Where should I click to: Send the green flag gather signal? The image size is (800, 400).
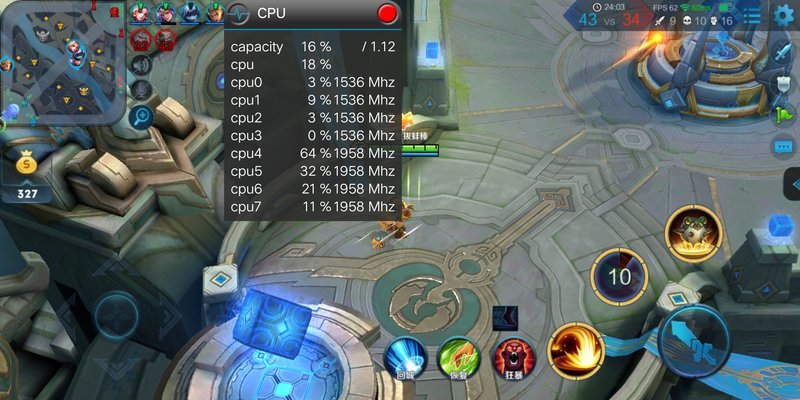[783, 114]
